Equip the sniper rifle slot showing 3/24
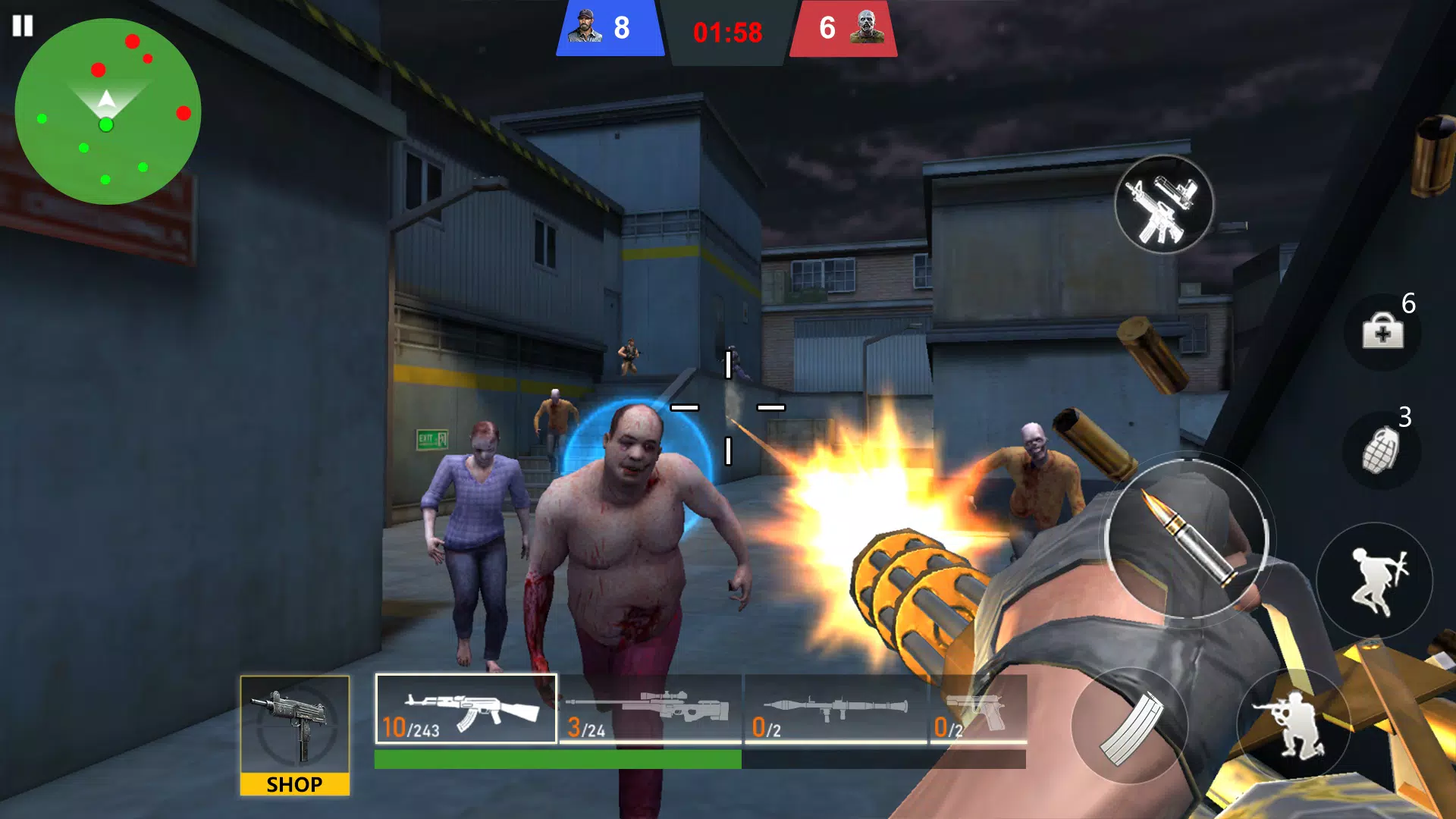 (650, 710)
